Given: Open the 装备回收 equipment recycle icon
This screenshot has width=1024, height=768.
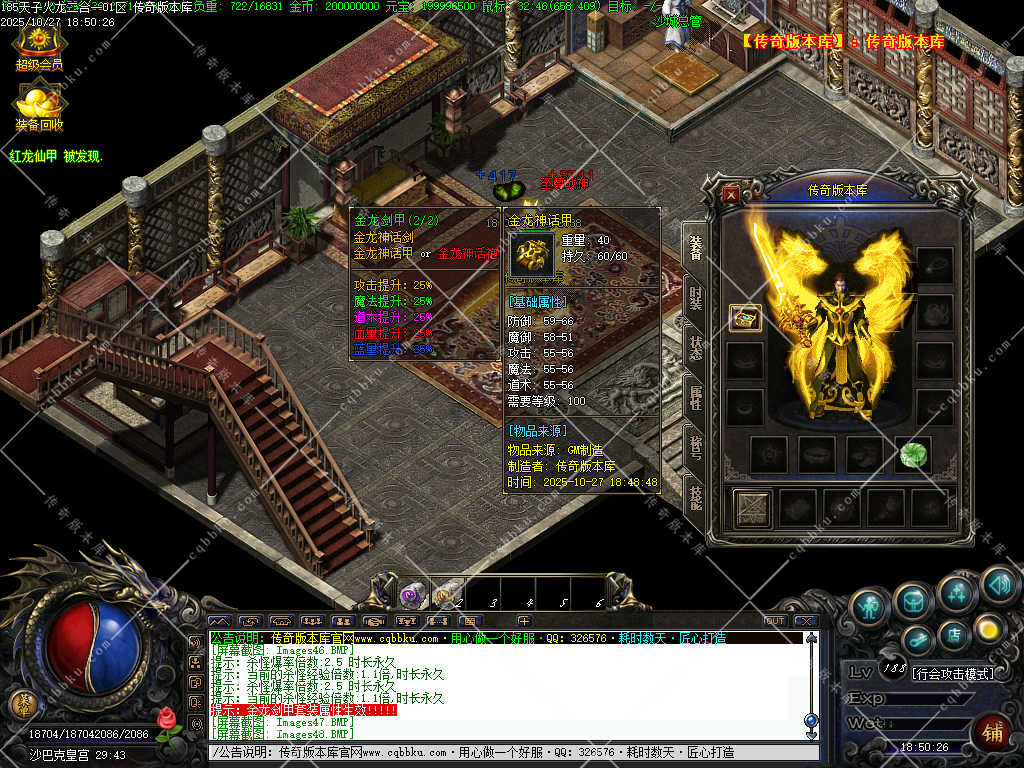Looking at the screenshot, I should click(39, 105).
